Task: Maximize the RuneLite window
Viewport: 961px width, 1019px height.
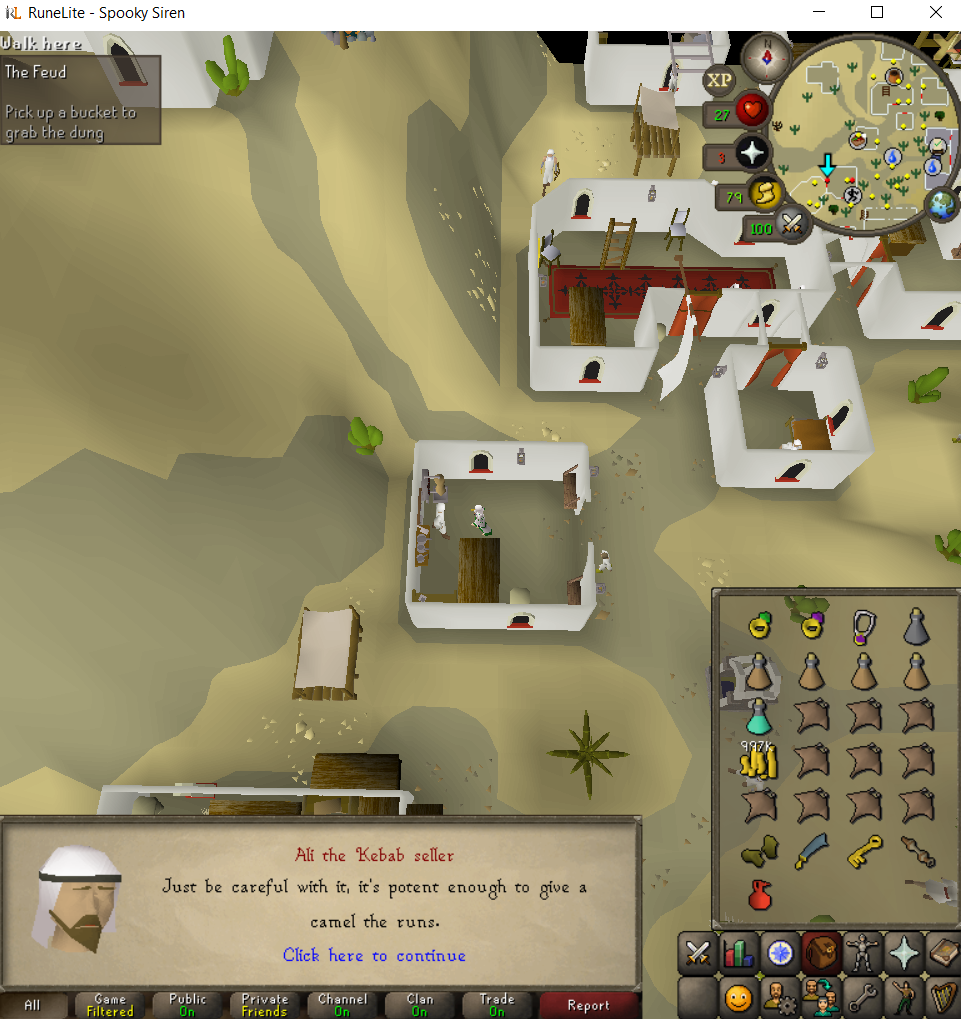Action: pyautogui.click(x=877, y=13)
